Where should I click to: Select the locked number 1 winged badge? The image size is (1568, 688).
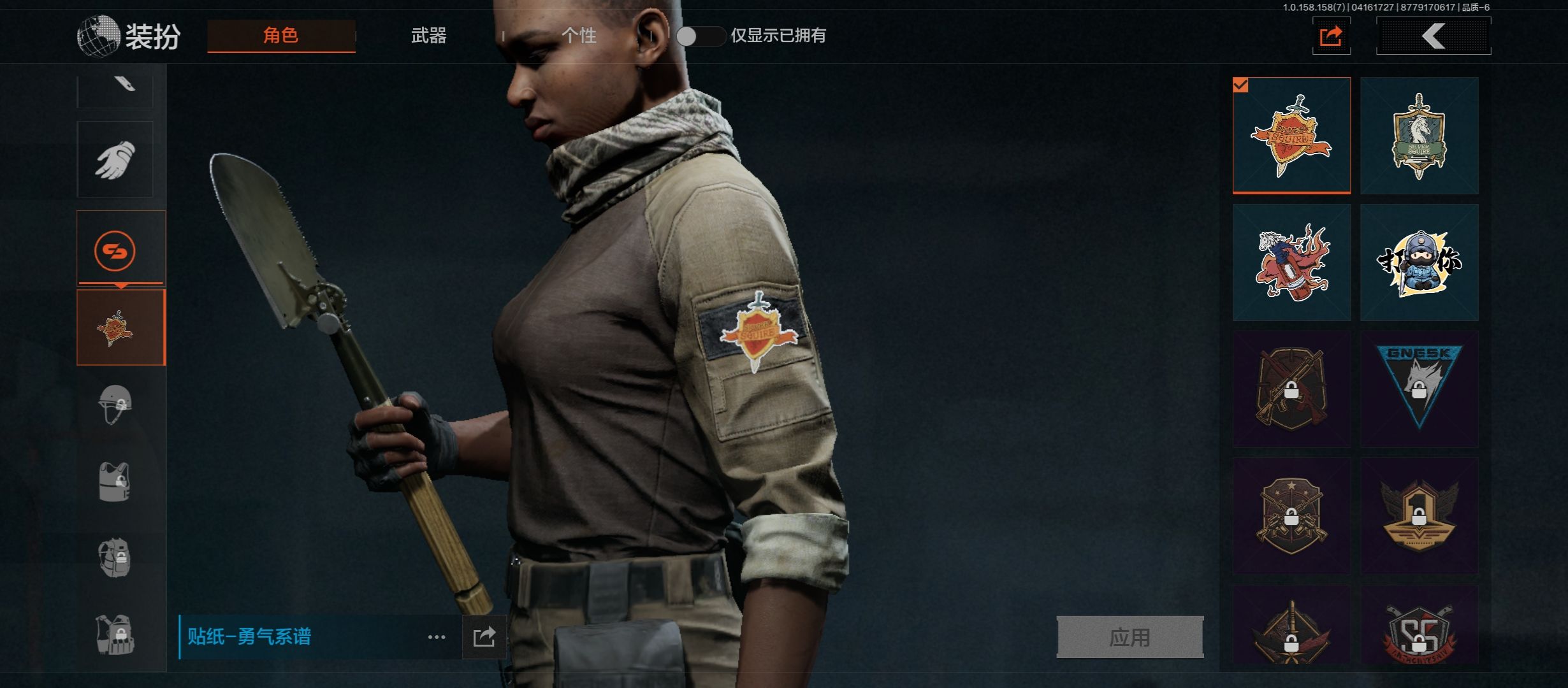(x=1419, y=515)
